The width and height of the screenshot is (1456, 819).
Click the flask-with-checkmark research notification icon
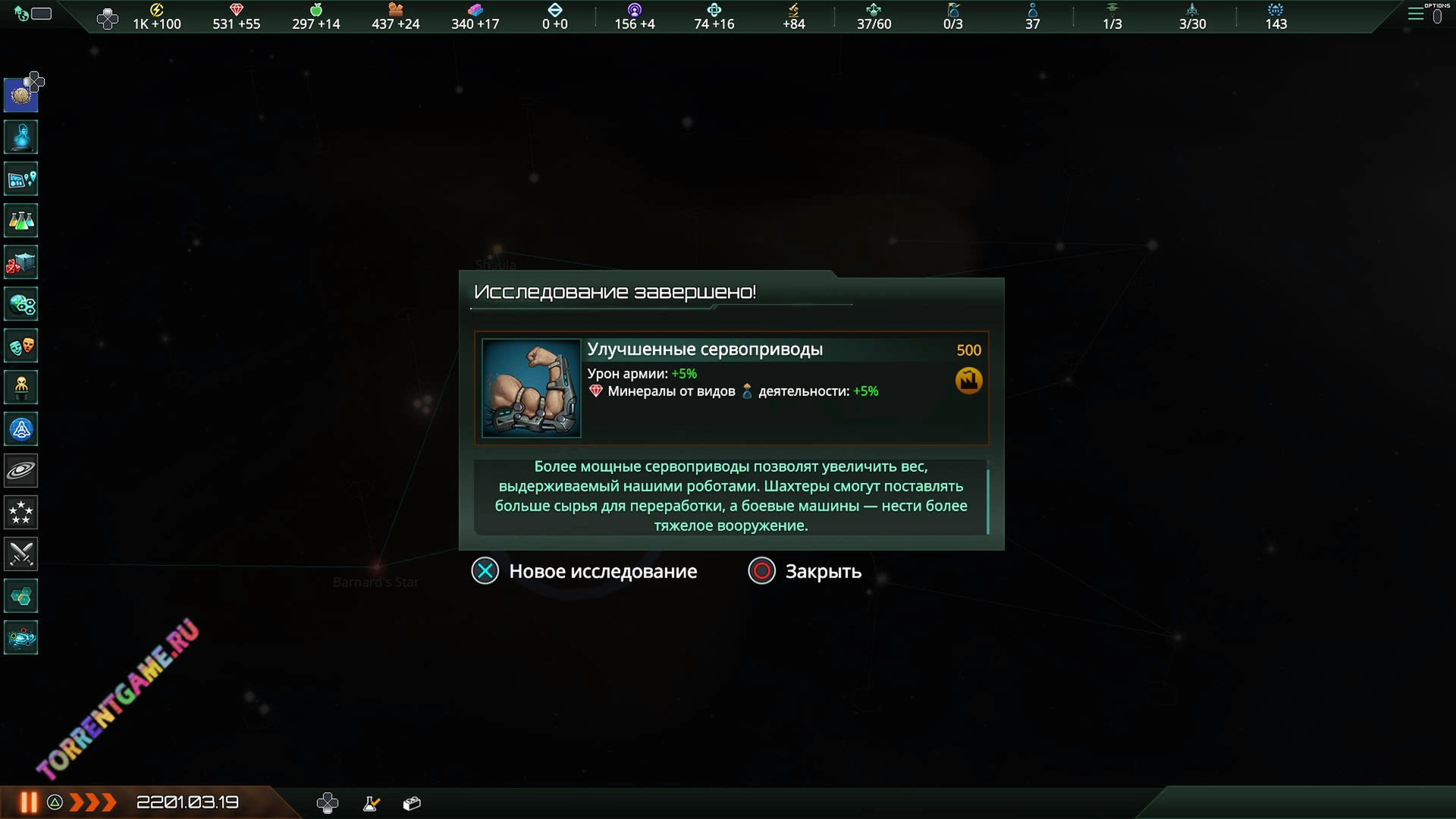(371, 803)
